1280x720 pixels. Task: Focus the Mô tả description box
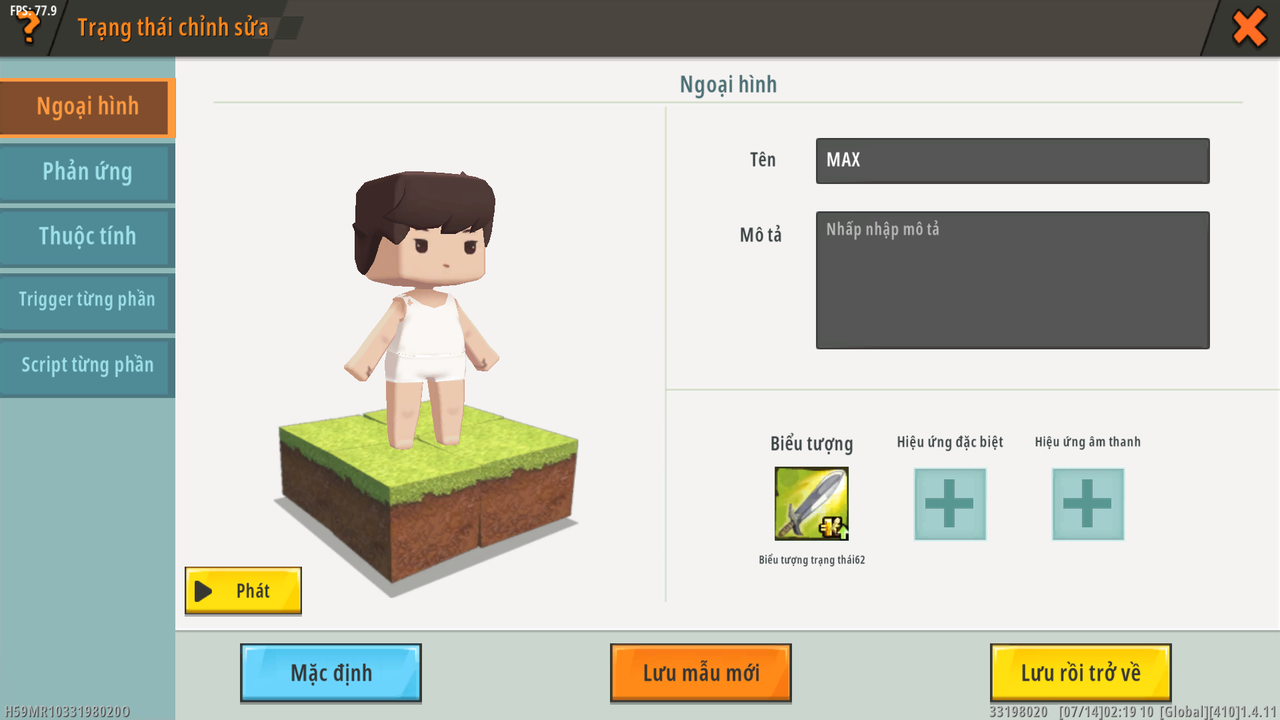pos(1012,280)
